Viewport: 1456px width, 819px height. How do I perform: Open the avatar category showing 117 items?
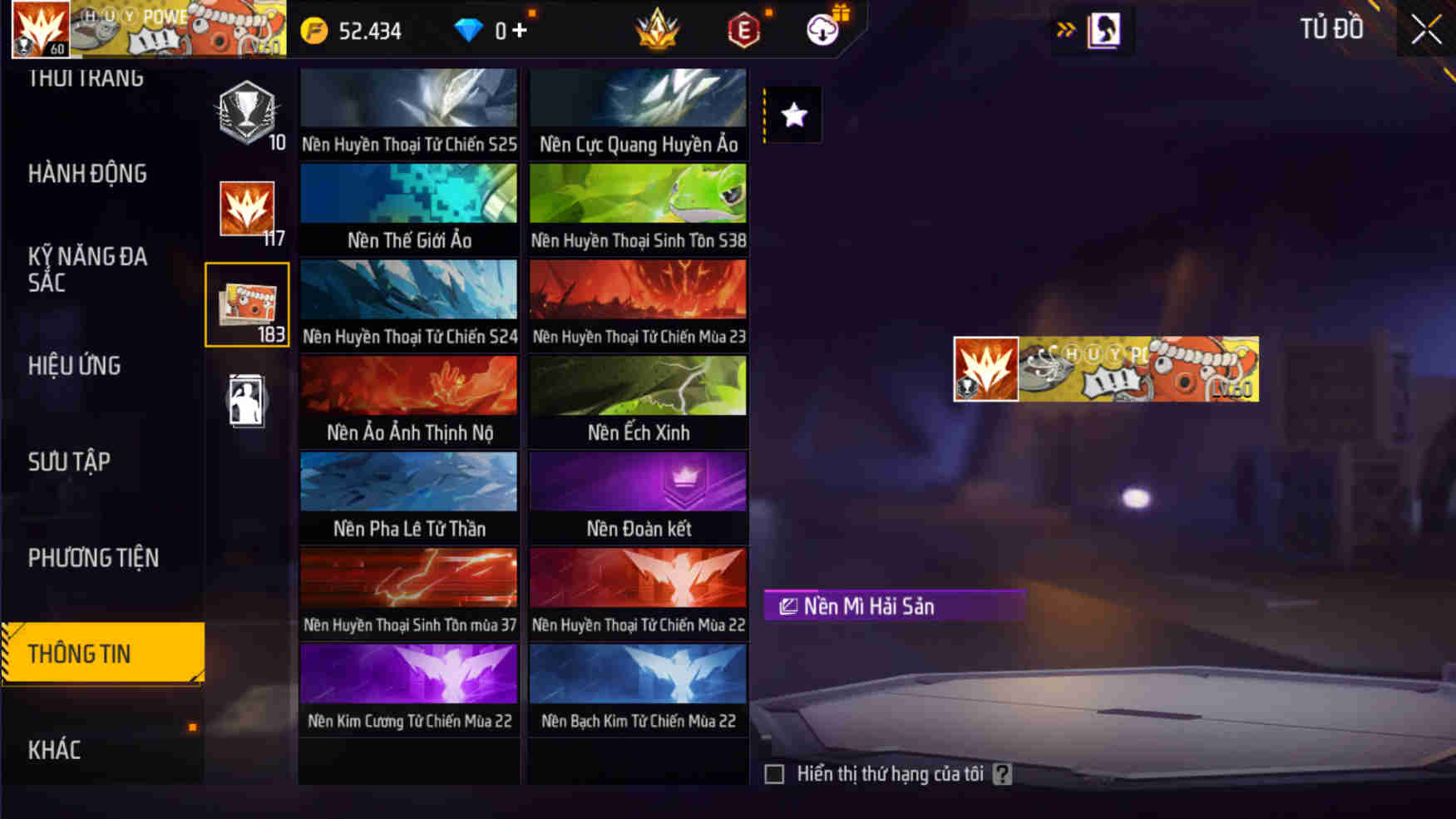pos(247,208)
